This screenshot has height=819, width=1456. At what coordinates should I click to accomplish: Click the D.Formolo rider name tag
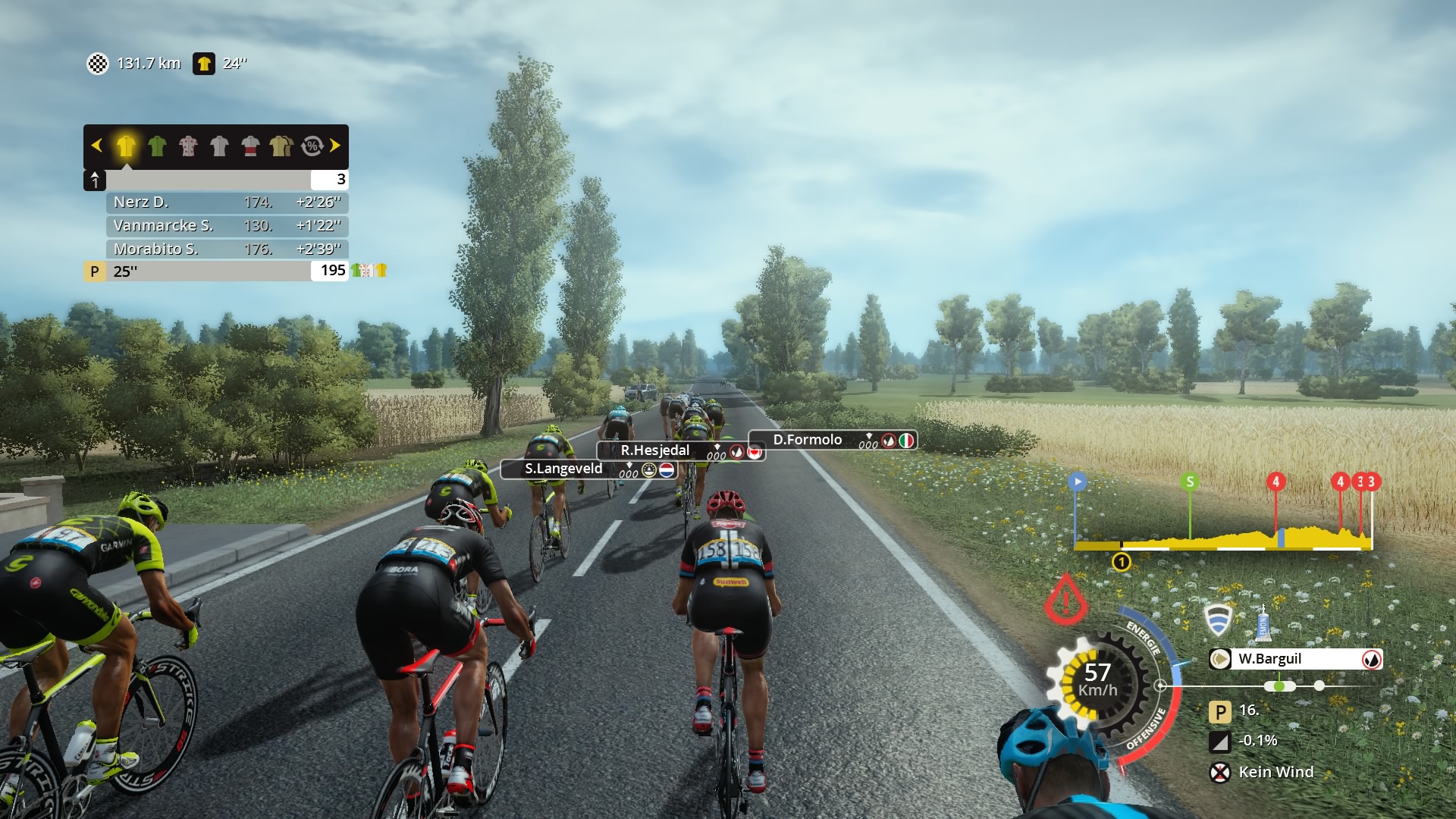point(808,440)
